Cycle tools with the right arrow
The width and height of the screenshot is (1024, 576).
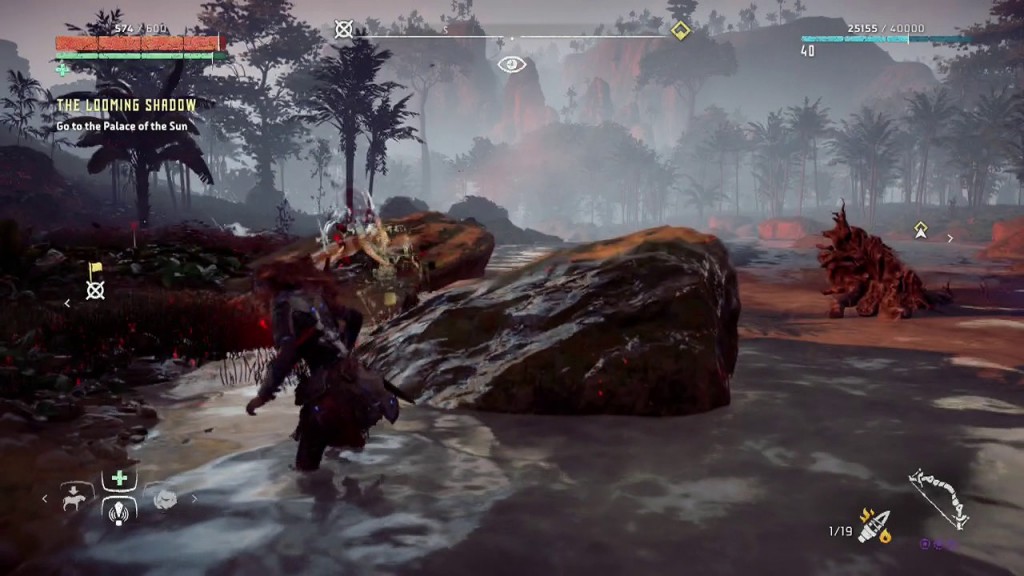coord(194,498)
